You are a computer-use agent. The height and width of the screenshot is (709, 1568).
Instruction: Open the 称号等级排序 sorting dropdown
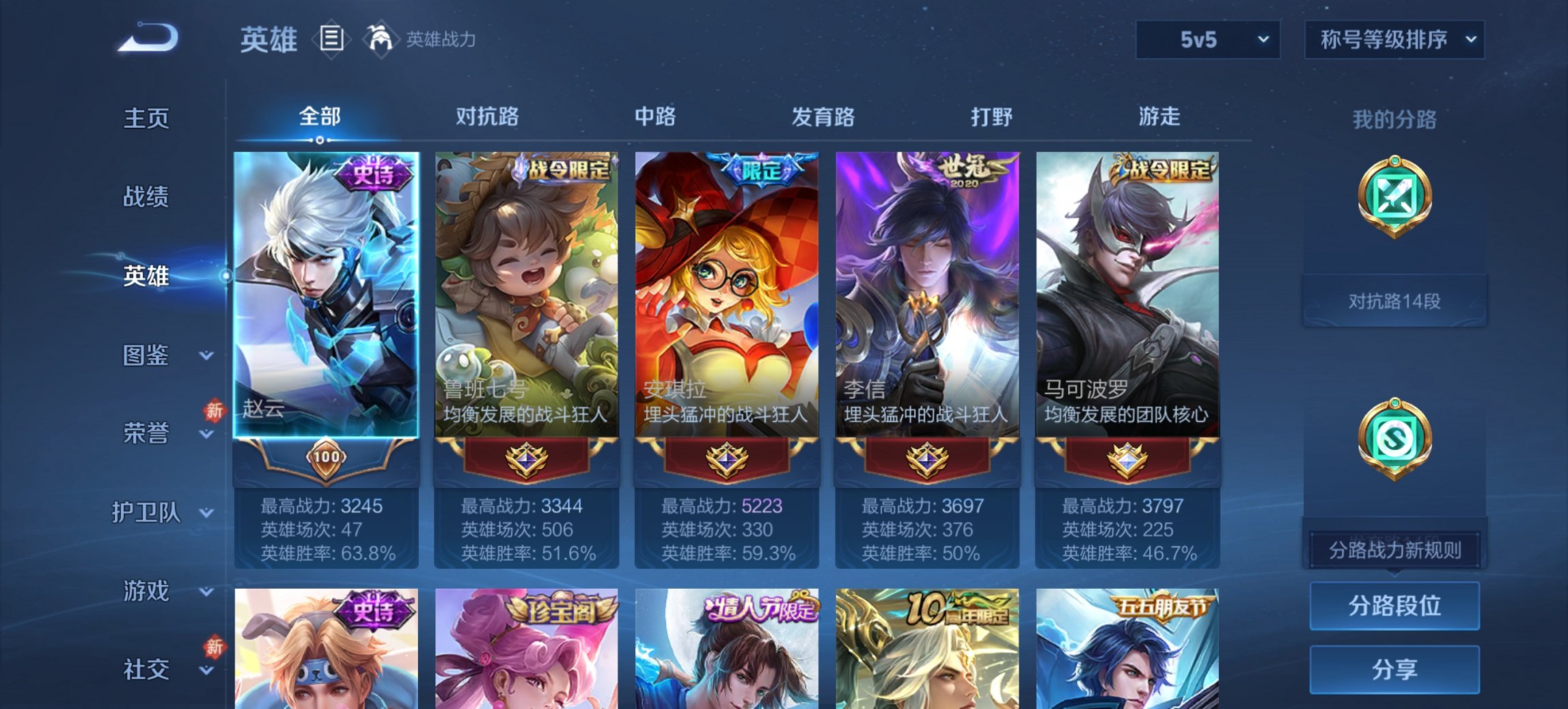1392,40
